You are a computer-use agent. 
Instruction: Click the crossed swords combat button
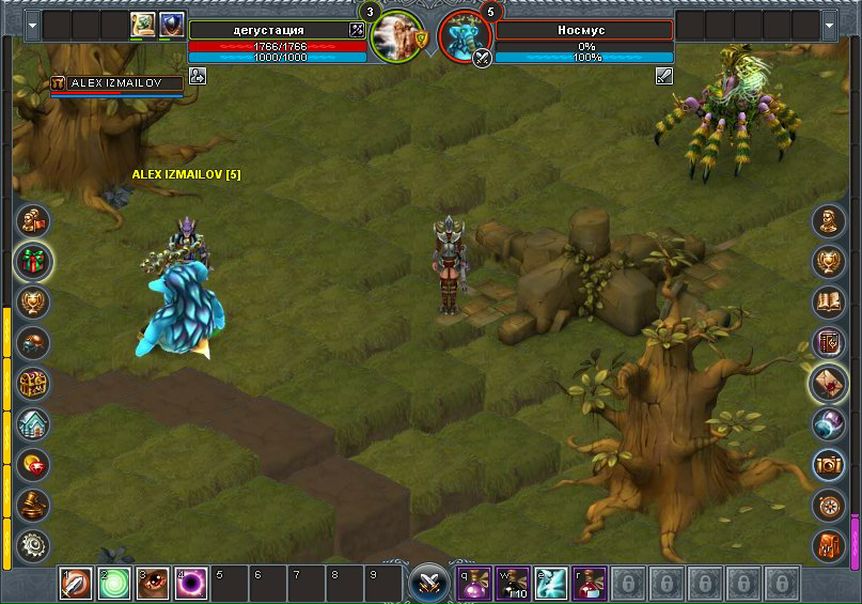point(430,583)
